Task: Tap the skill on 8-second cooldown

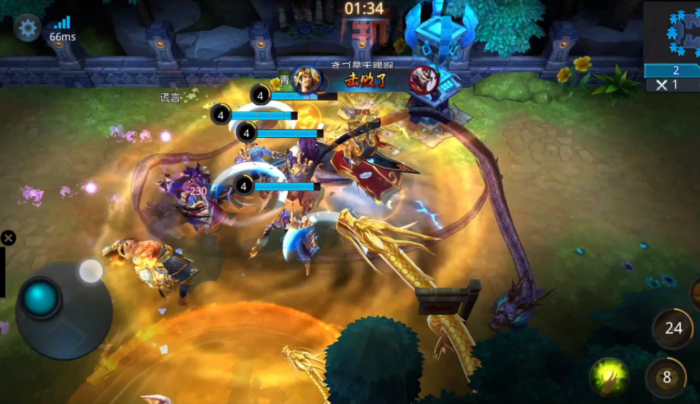Action: 665,378
